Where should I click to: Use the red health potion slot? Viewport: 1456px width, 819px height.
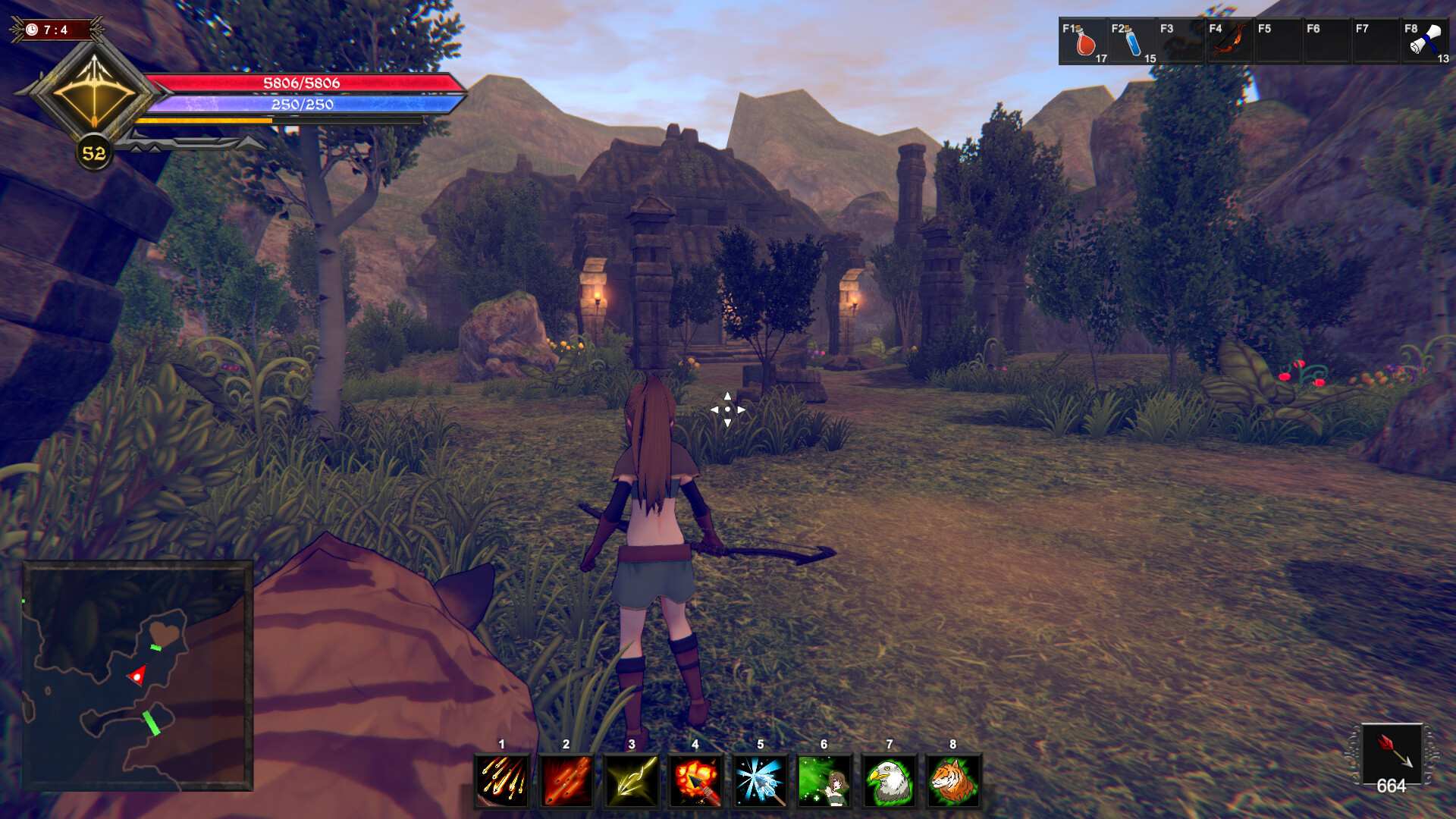1084,42
